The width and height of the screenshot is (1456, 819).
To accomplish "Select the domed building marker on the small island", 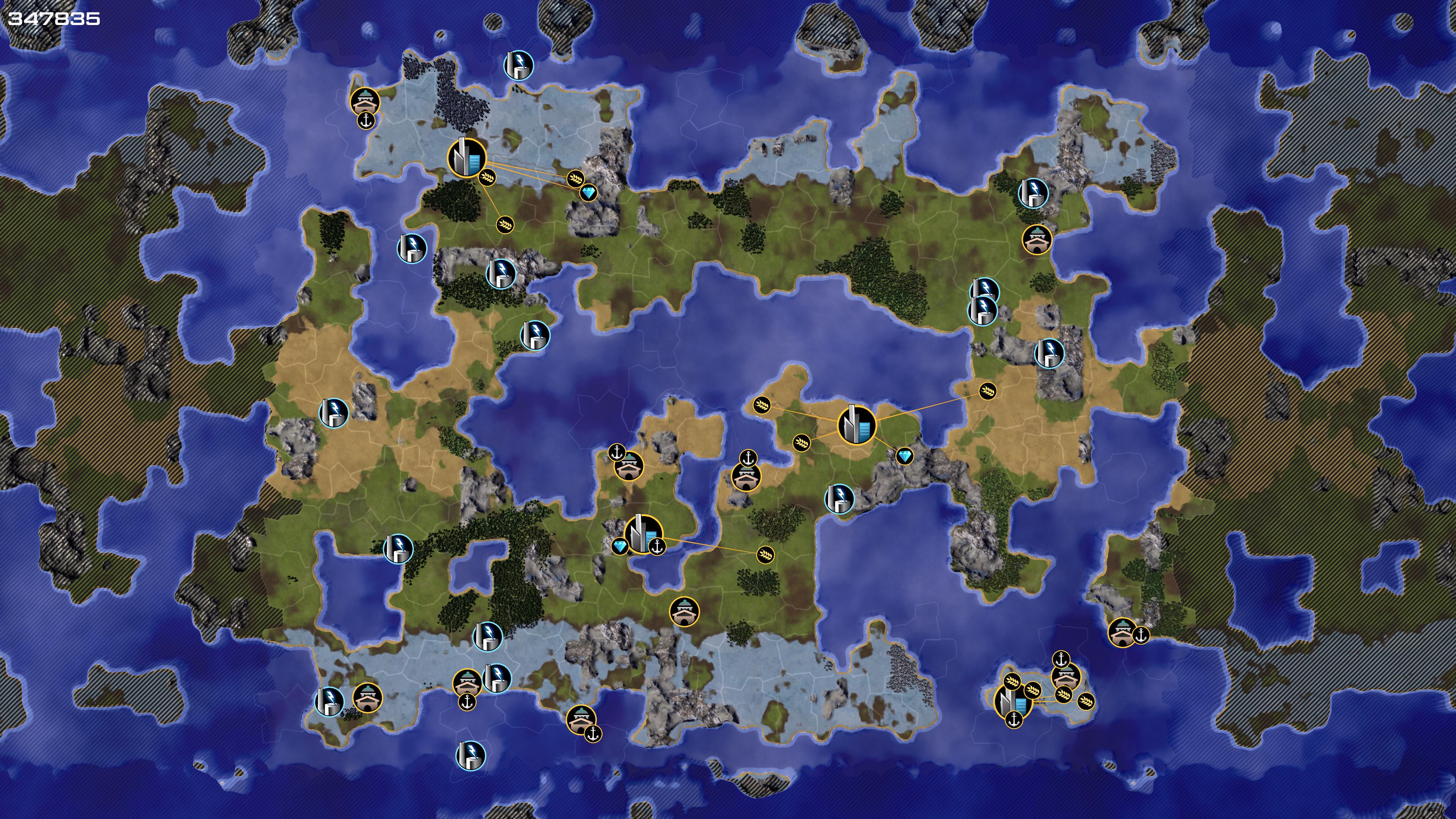I will [1065, 676].
